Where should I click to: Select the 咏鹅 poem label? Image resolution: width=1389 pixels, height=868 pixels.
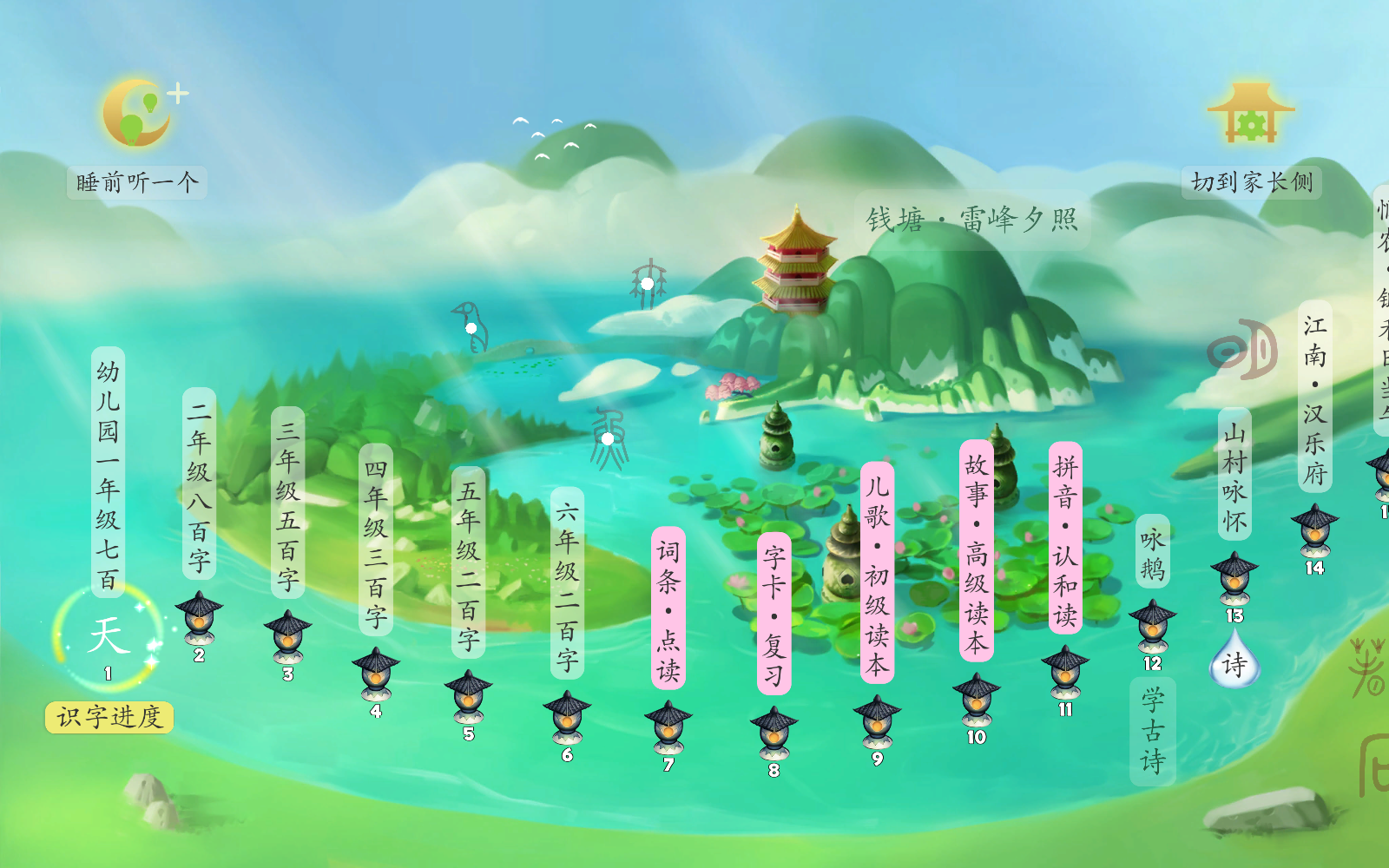pos(1152,552)
